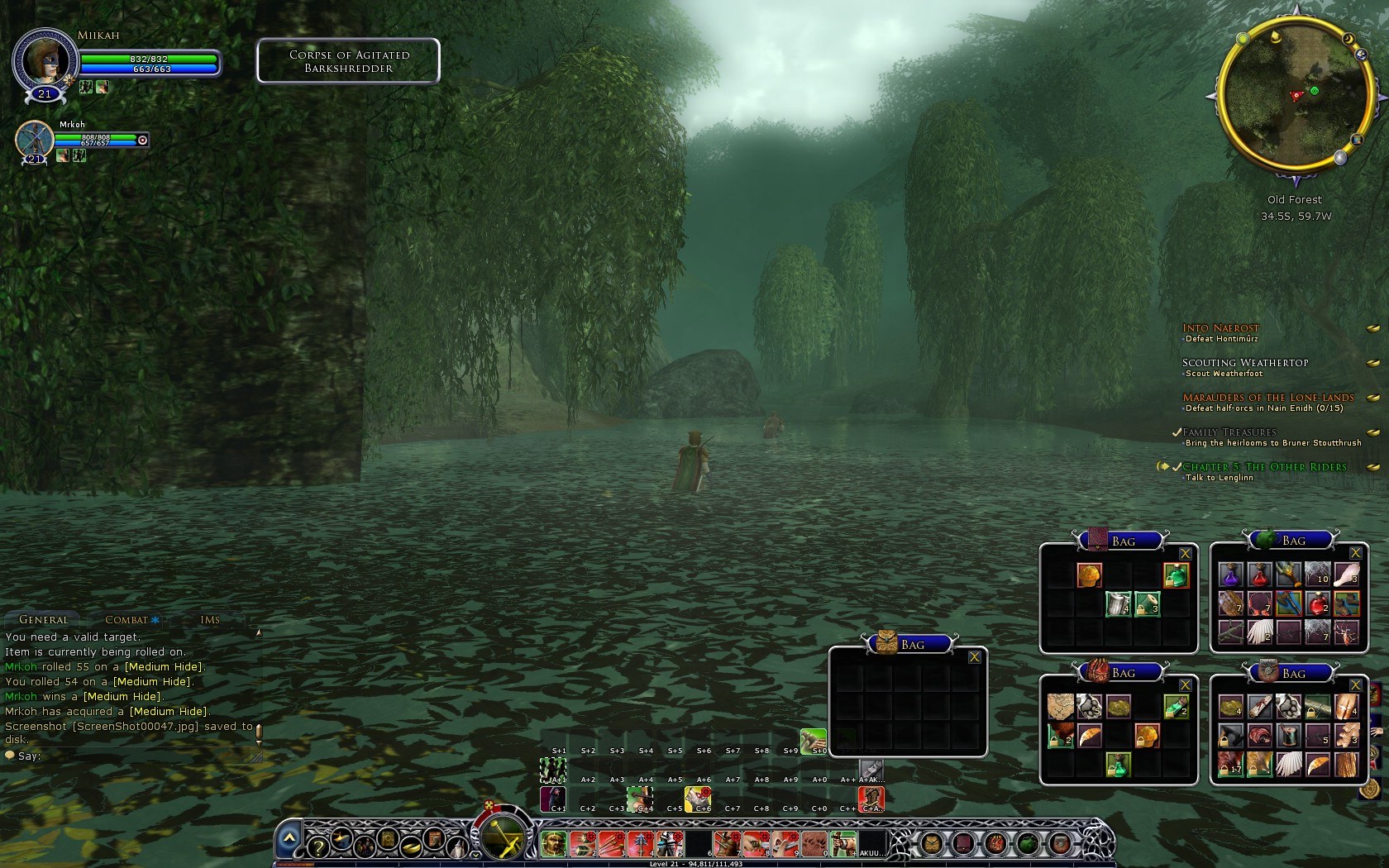The width and height of the screenshot is (1389, 868).
Task: Close the empty center Bag window
Action: click(x=976, y=656)
